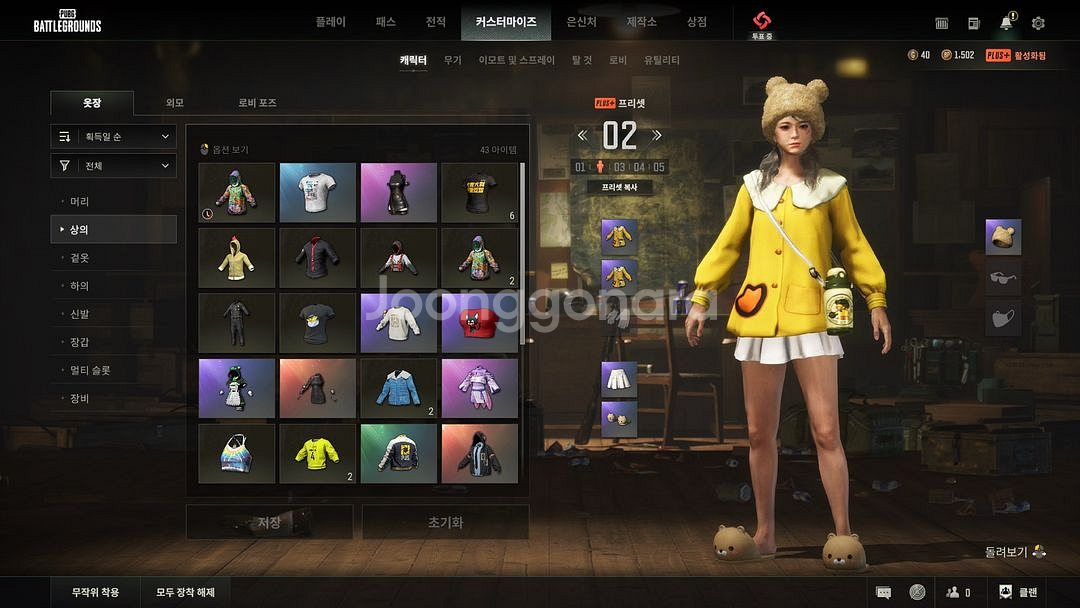
Task: Switch to the 상점 (Store) tab
Action: [x=696, y=22]
